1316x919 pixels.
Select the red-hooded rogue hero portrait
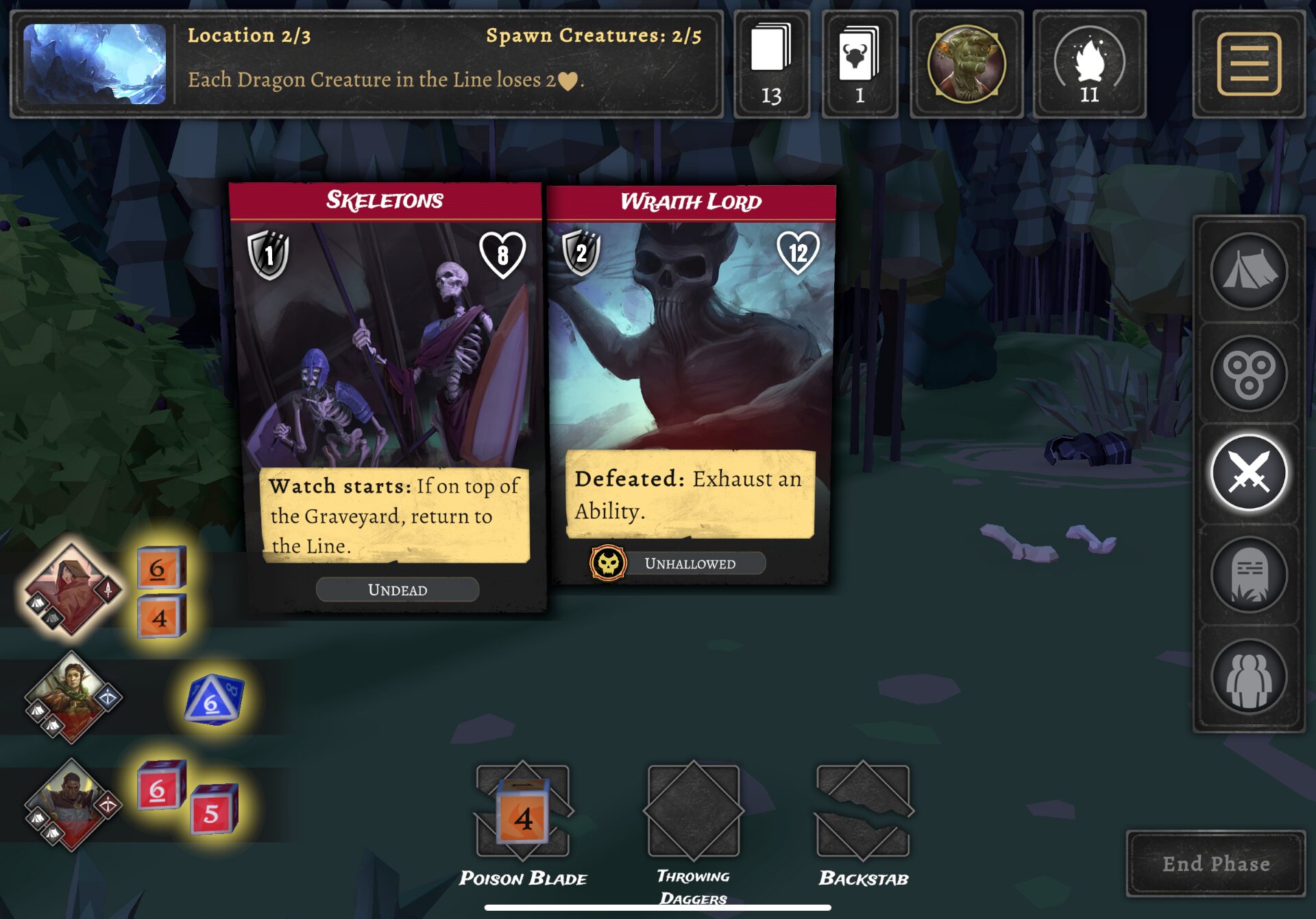tap(71, 589)
